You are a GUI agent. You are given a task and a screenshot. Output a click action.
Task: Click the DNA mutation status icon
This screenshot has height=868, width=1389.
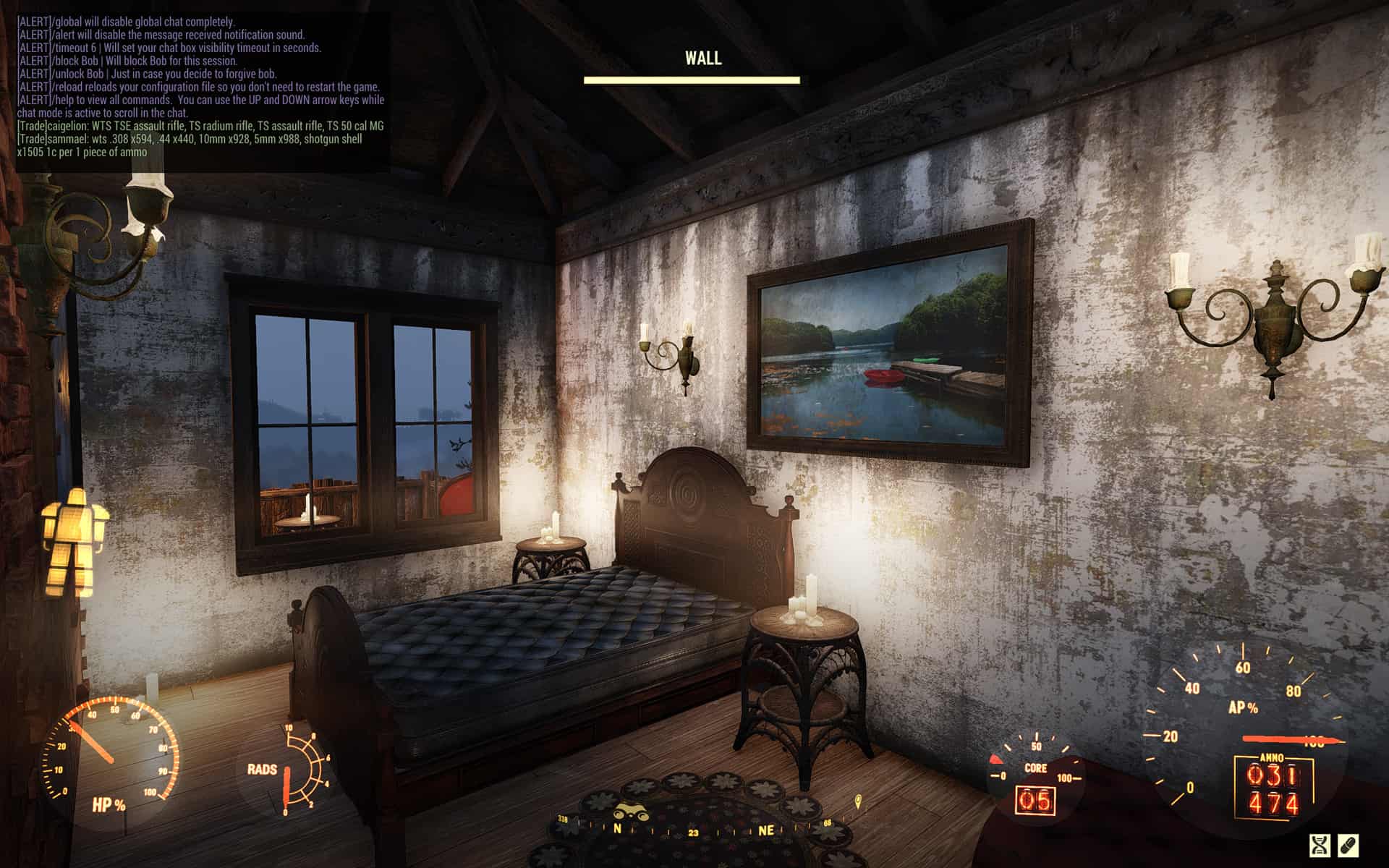coord(1320,845)
